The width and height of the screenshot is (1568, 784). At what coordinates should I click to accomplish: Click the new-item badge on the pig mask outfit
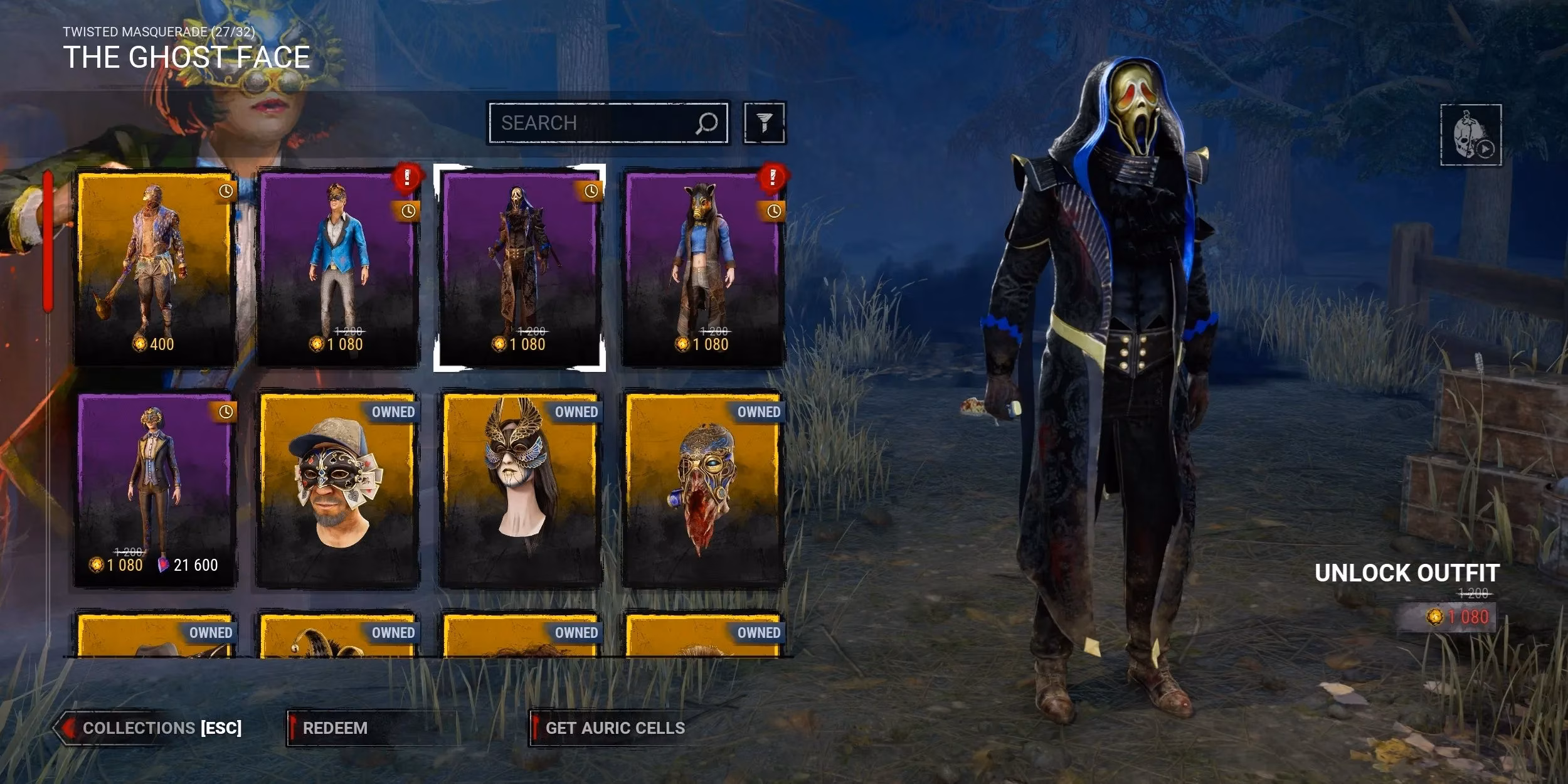[x=773, y=177]
